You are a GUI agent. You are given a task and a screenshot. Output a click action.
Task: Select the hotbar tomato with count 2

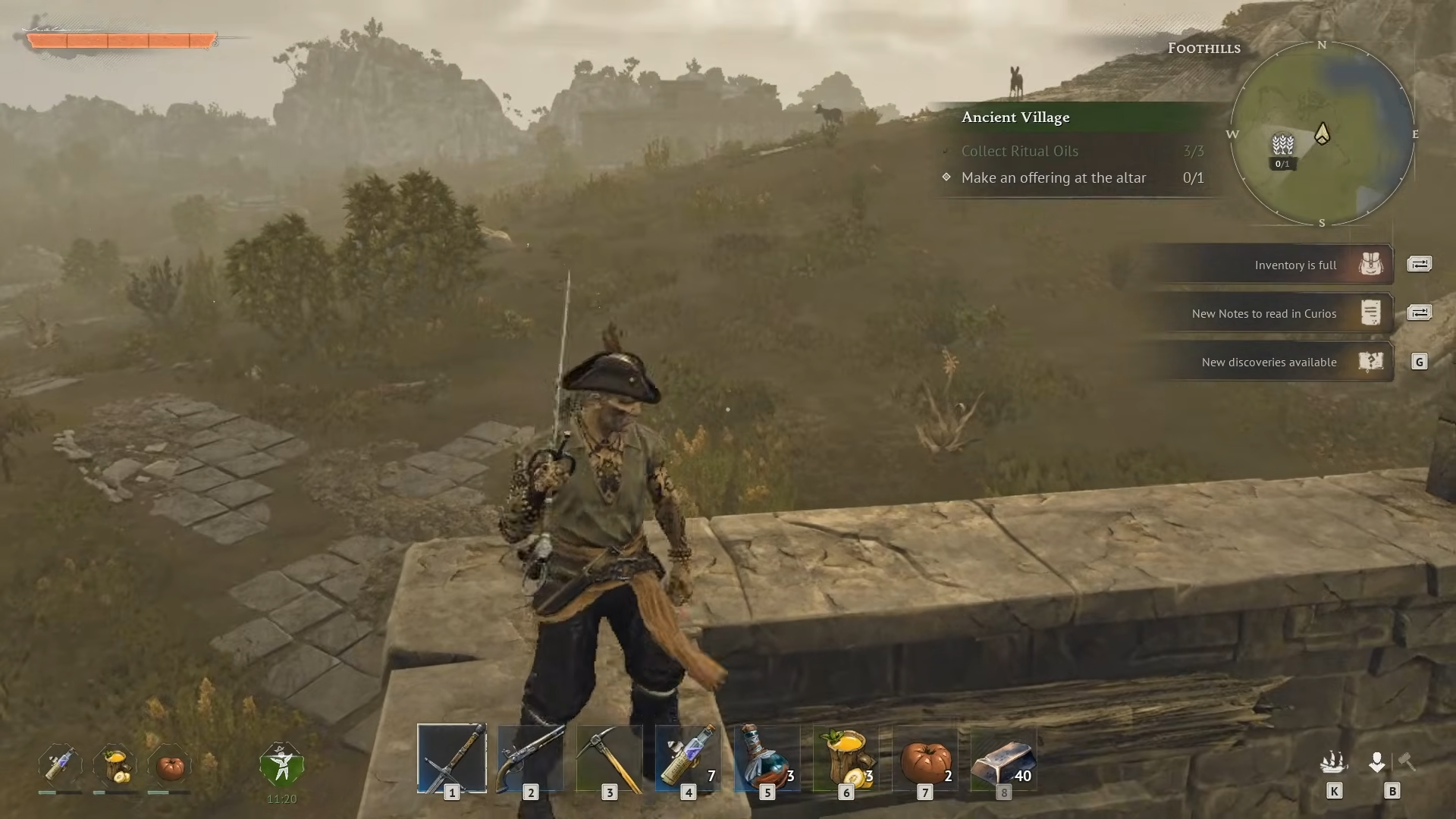(x=924, y=759)
